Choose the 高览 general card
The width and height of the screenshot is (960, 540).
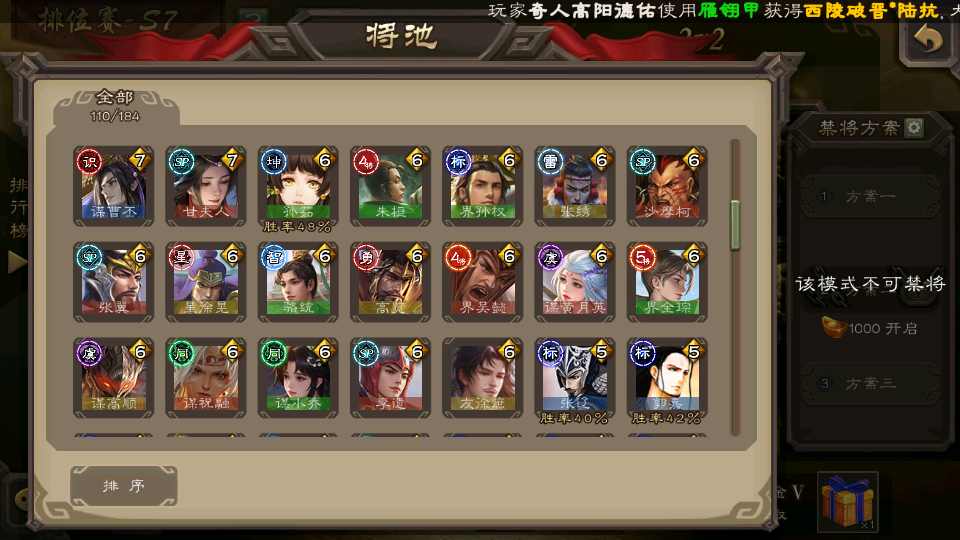(x=390, y=282)
